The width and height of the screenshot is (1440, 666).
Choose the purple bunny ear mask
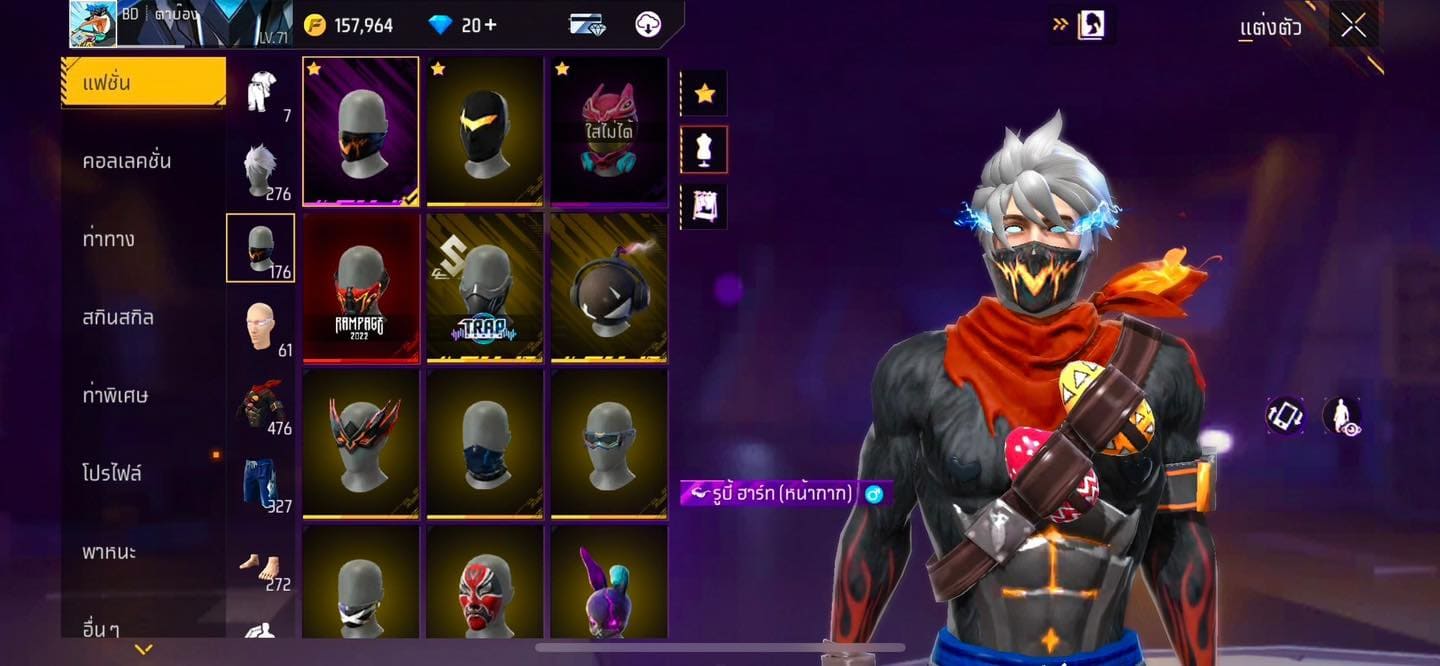609,583
